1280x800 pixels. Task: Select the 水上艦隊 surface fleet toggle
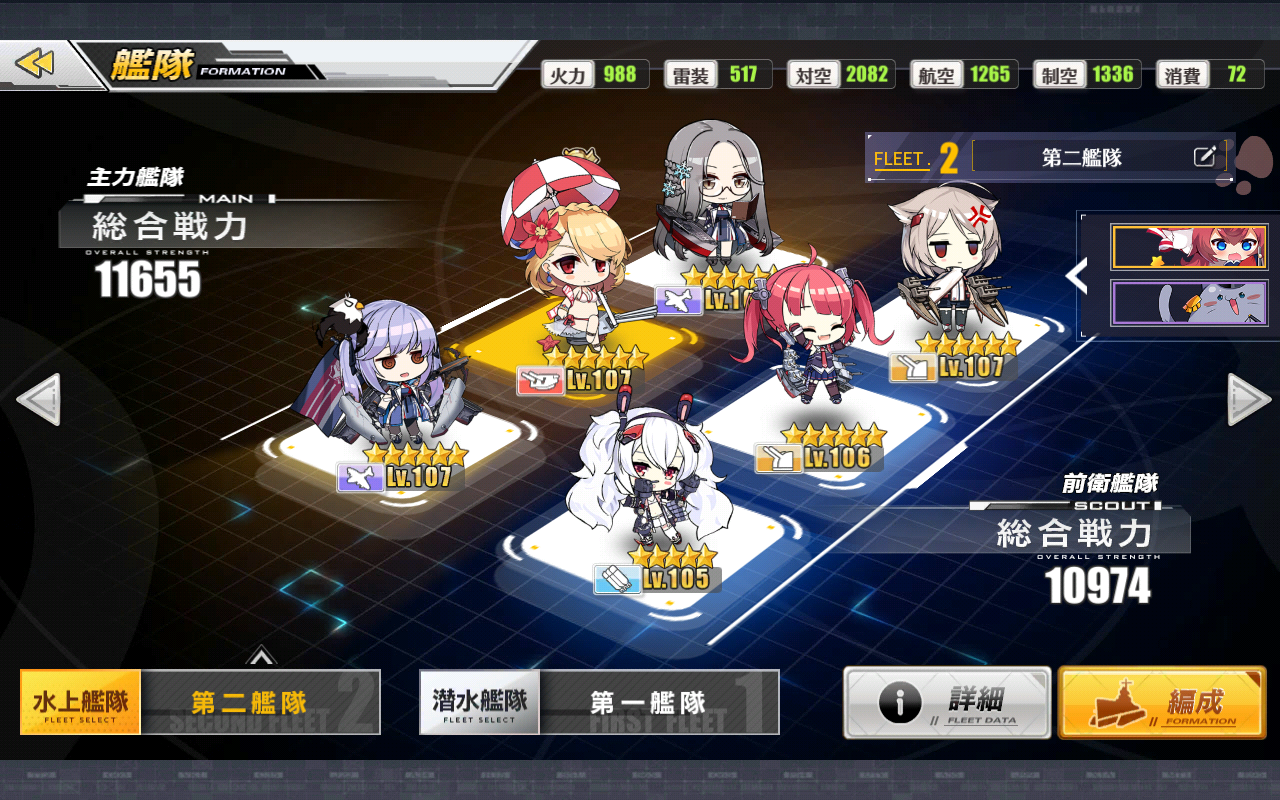point(78,702)
